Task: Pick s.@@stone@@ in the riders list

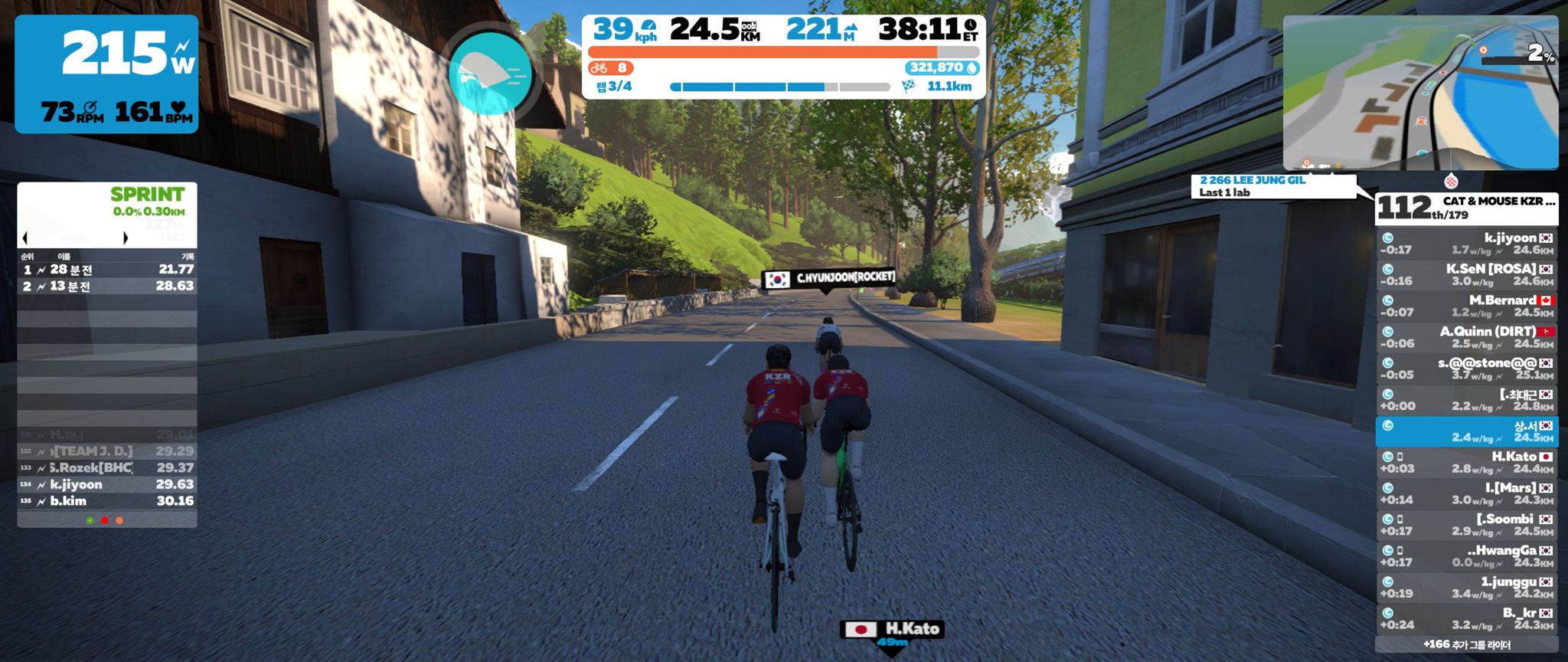Action: tap(1466, 369)
